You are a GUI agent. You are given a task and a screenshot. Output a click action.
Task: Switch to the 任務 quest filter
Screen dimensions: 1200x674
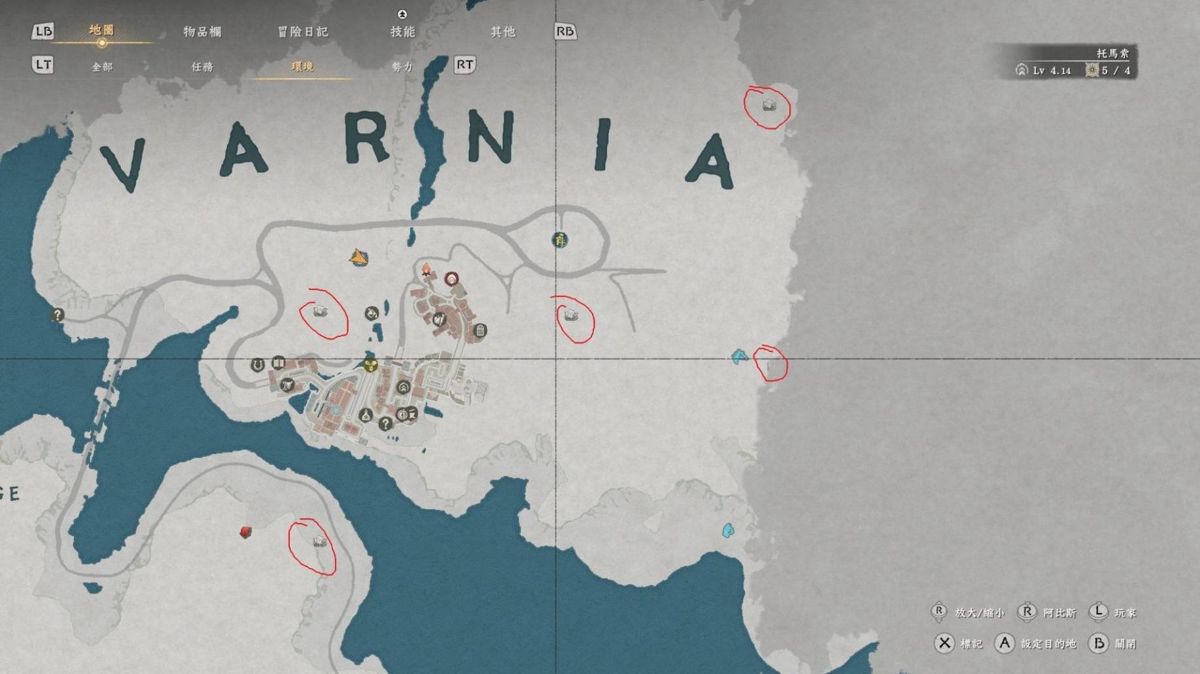pos(202,66)
